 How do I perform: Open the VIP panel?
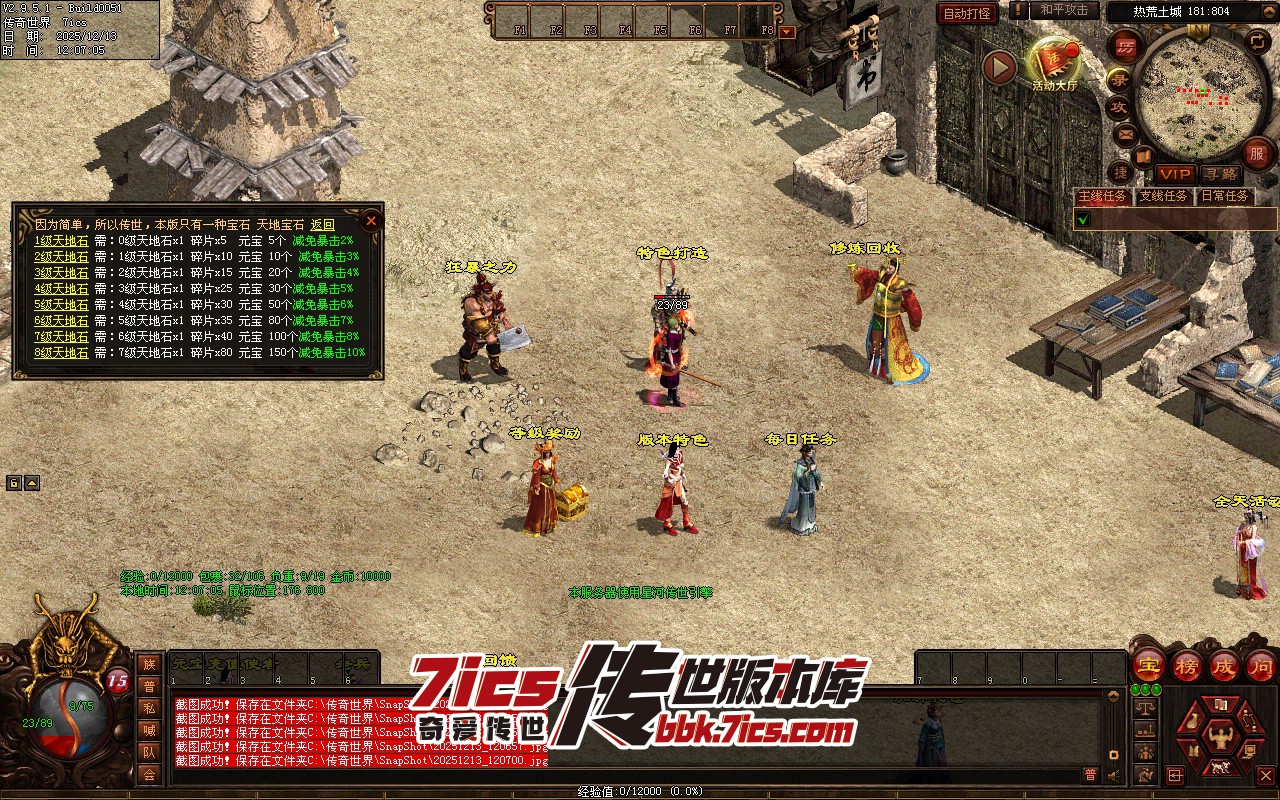coord(1174,174)
